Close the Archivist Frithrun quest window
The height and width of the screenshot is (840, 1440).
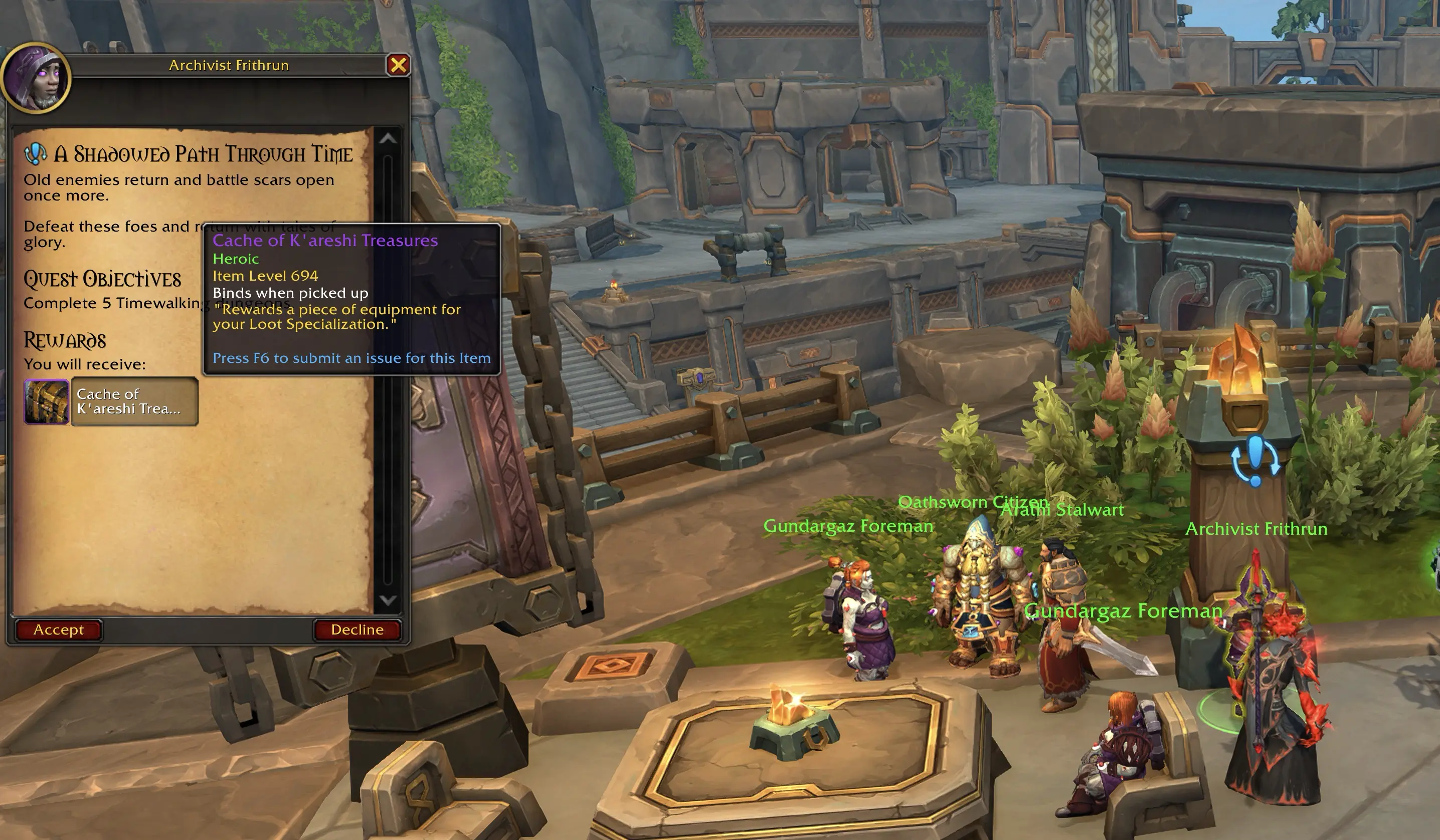tap(398, 65)
